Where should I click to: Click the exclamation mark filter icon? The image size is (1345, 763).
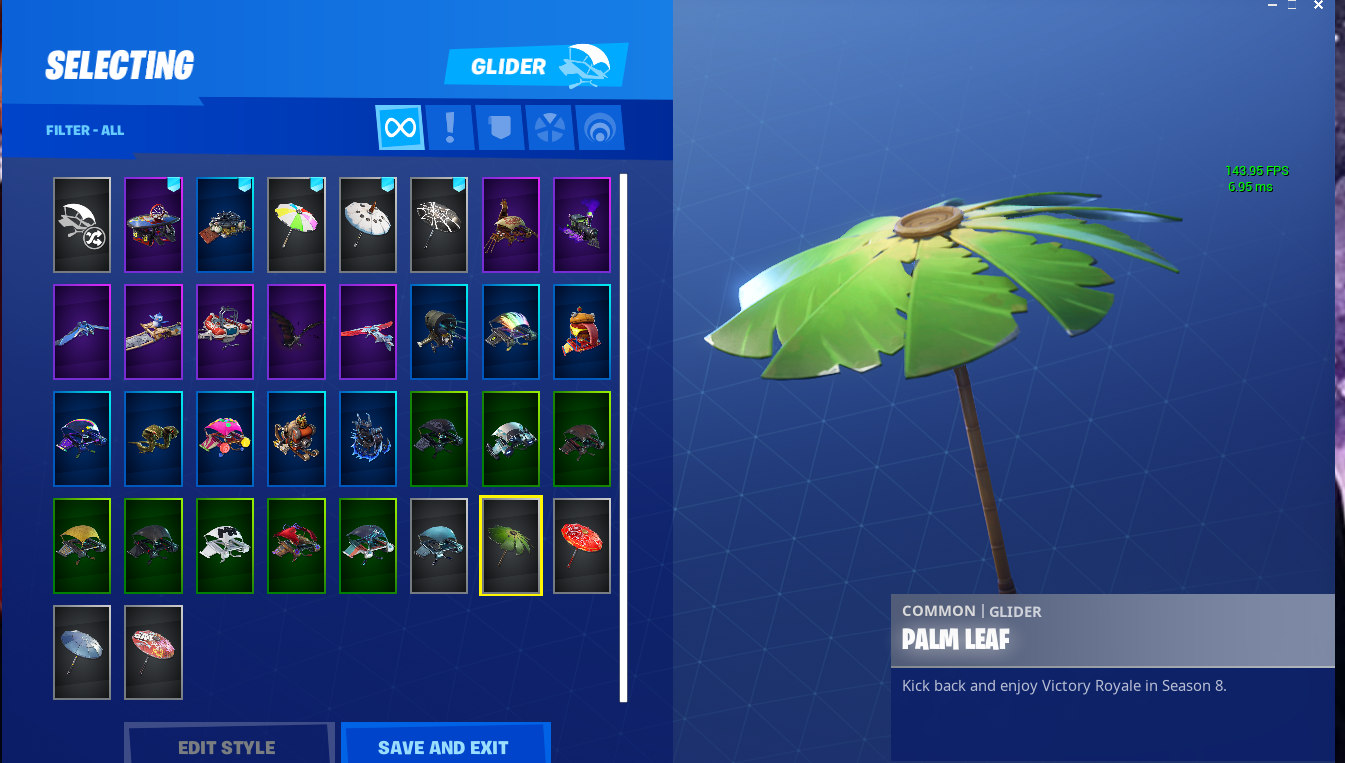click(x=449, y=127)
